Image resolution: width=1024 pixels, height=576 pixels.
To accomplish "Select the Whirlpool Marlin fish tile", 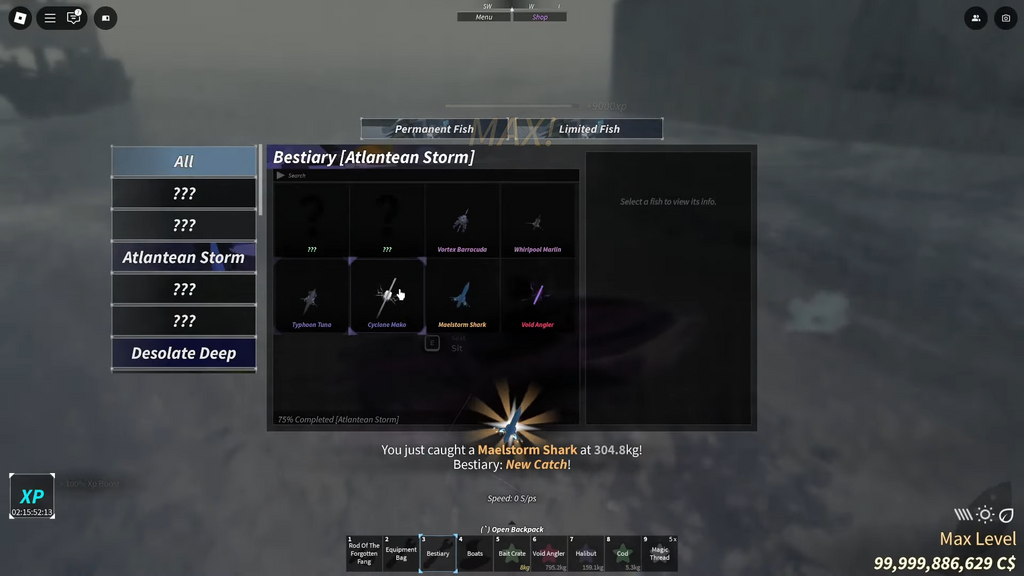I will pyautogui.click(x=537, y=222).
